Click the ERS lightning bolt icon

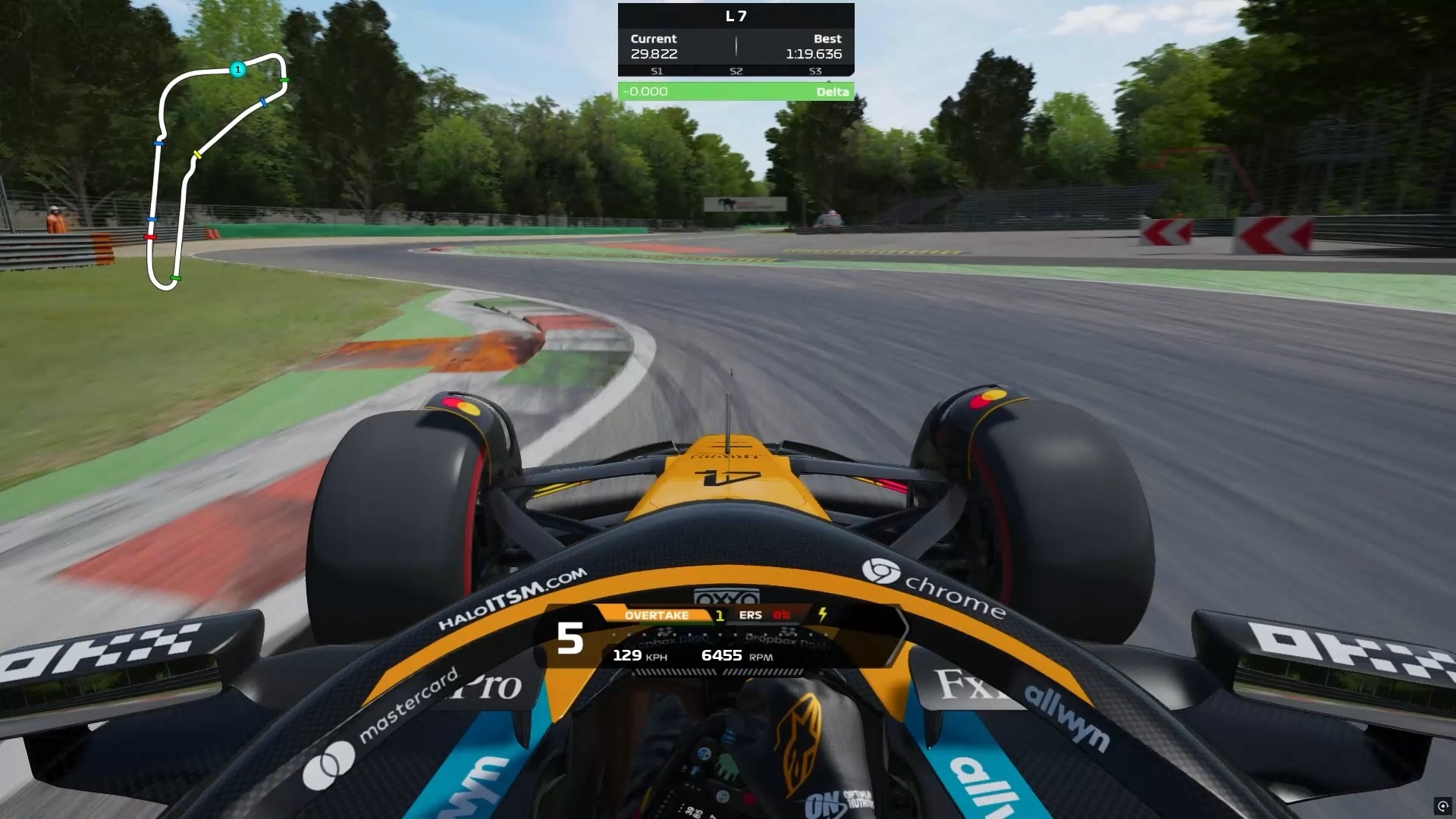tap(823, 614)
